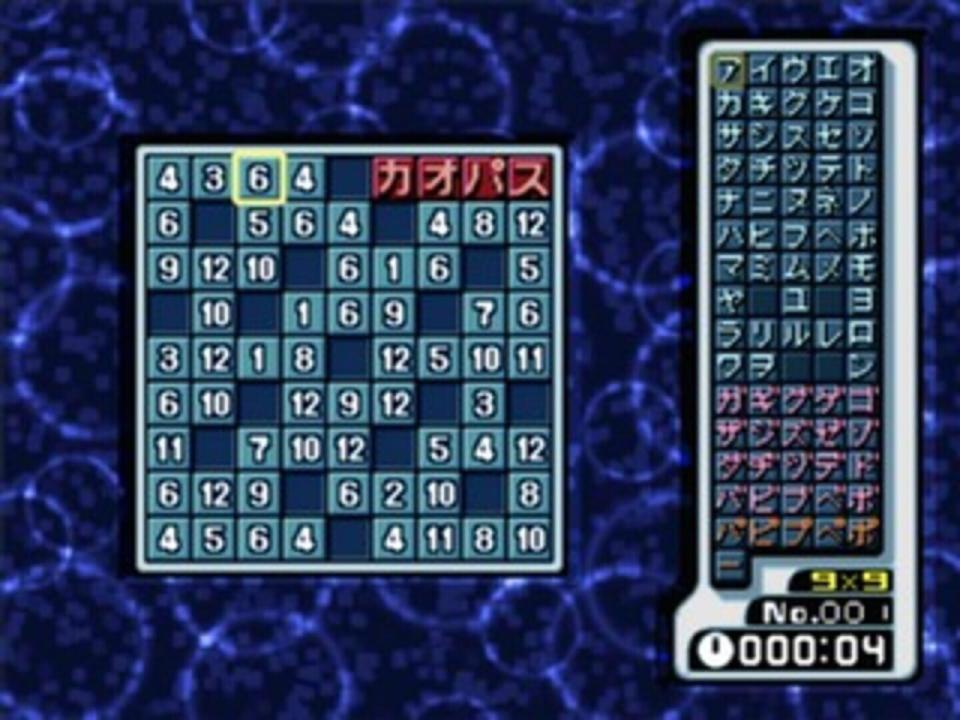Click the ヨ key in the katakana panel
Viewport: 960px width, 720px height.
862,300
